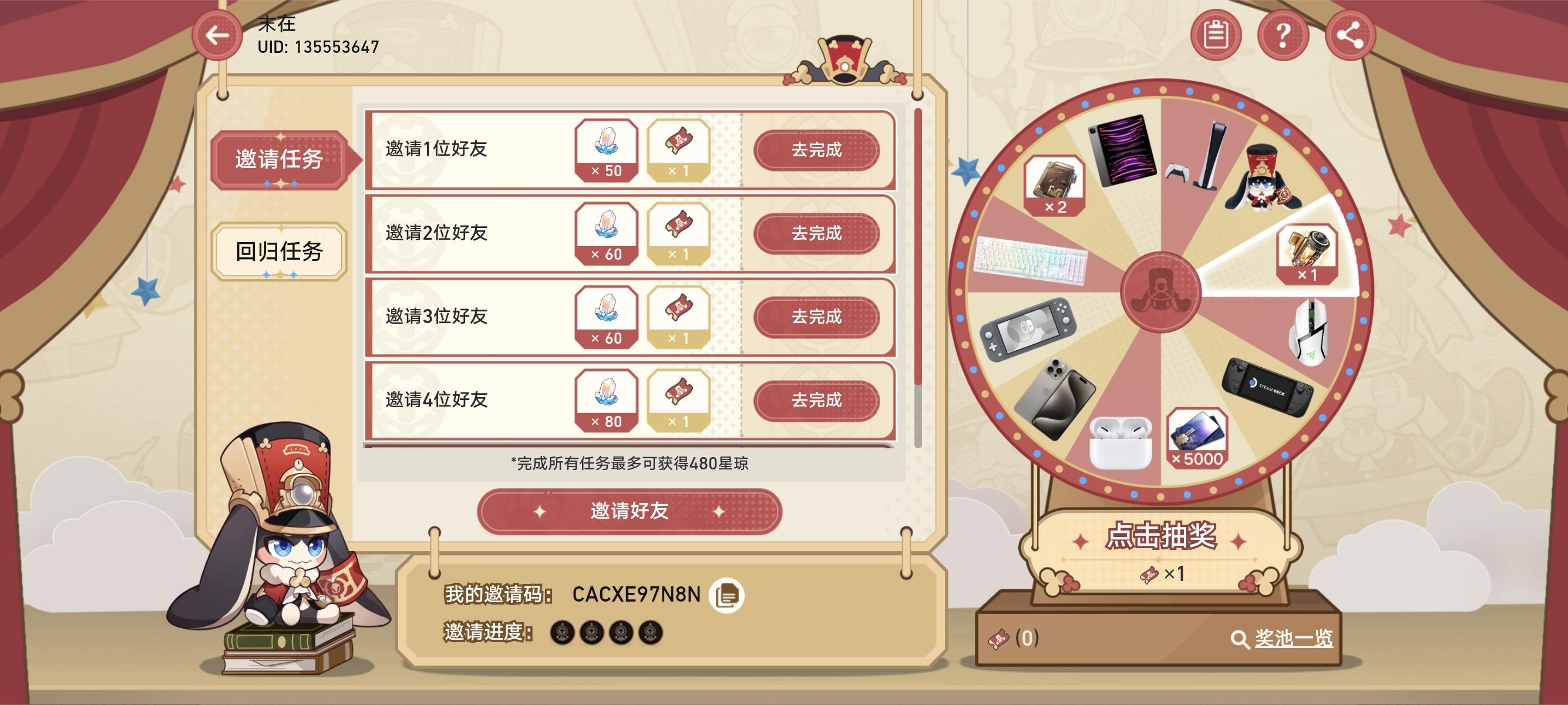Open the help question mark icon
This screenshot has height=705, width=1568.
(1284, 35)
